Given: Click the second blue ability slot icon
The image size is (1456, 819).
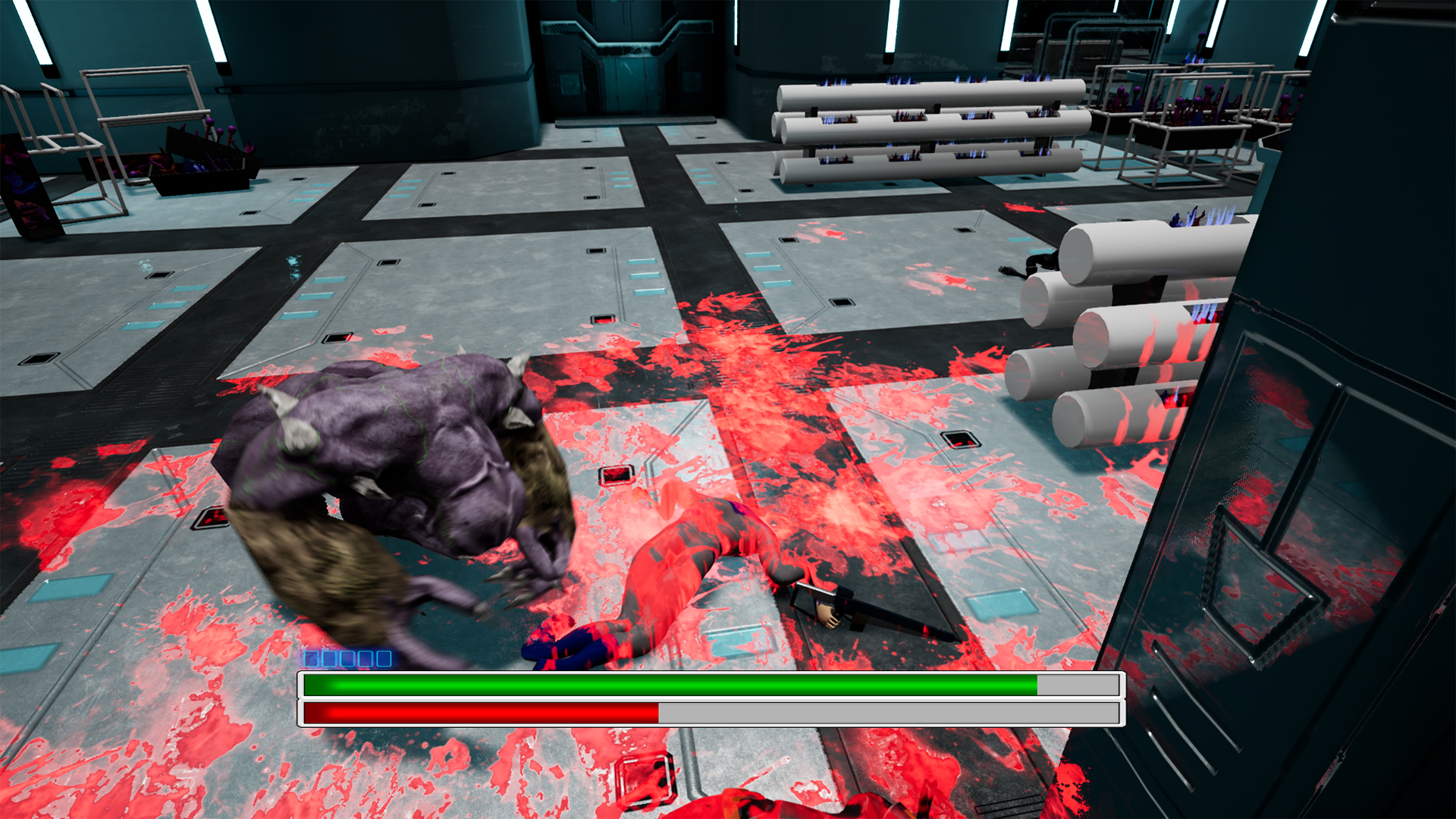Looking at the screenshot, I should (329, 659).
